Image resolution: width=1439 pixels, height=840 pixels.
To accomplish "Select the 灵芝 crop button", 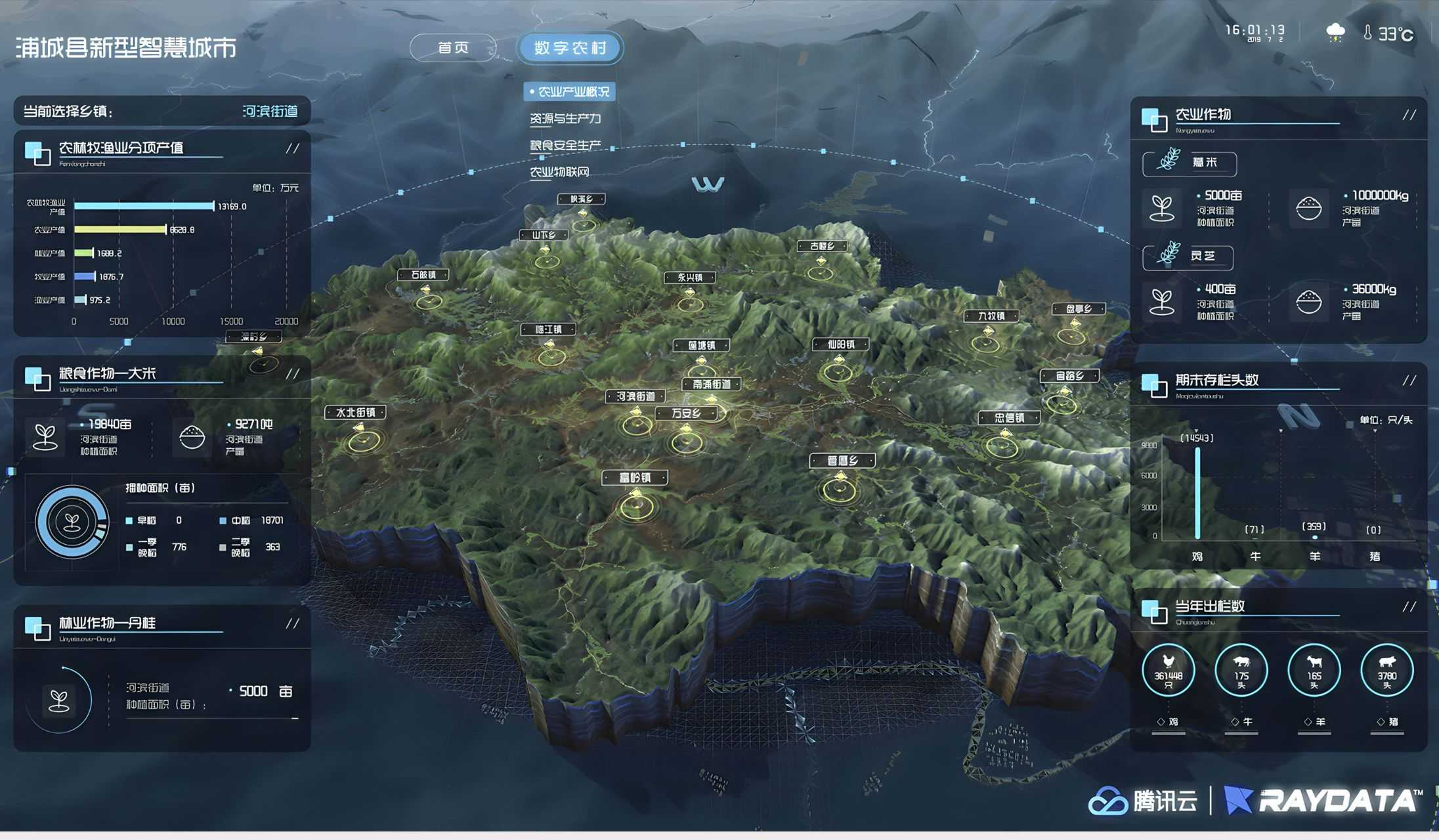I will tap(1188, 257).
